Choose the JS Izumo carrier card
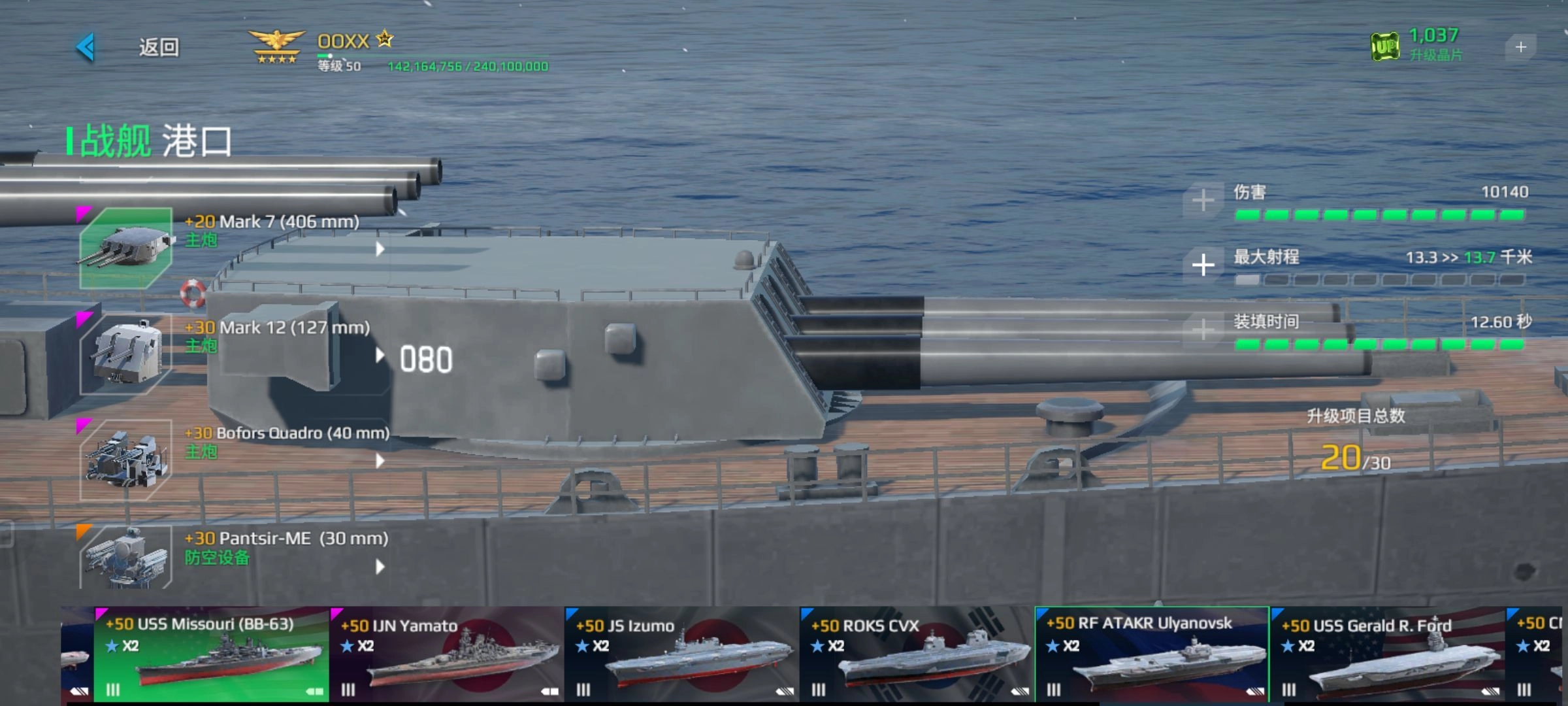Viewport: 1568px width, 706px height. [682, 654]
